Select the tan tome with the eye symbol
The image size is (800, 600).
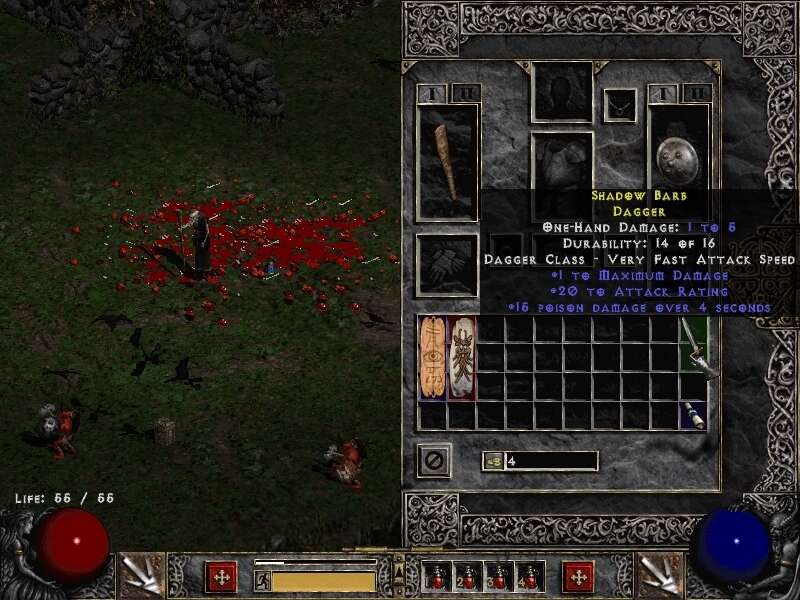(x=433, y=358)
